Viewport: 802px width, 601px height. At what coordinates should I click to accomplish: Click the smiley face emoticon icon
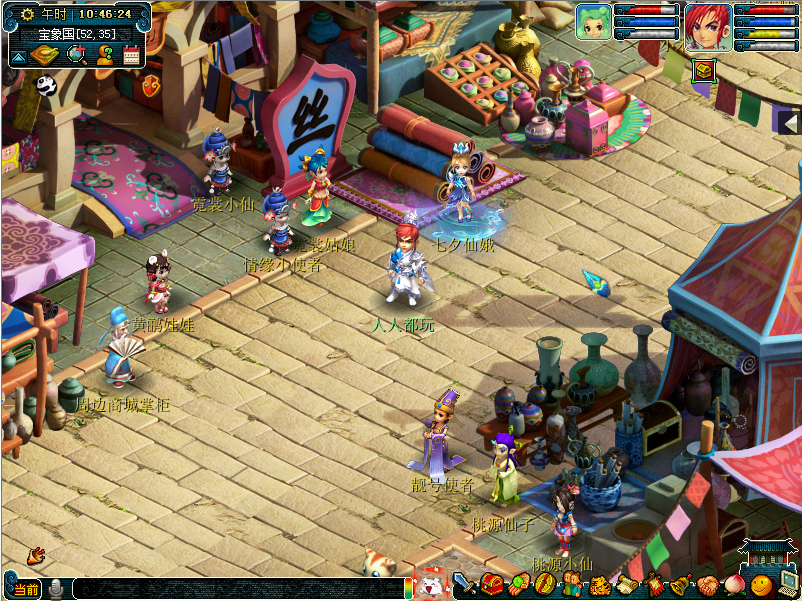[x=761, y=586]
